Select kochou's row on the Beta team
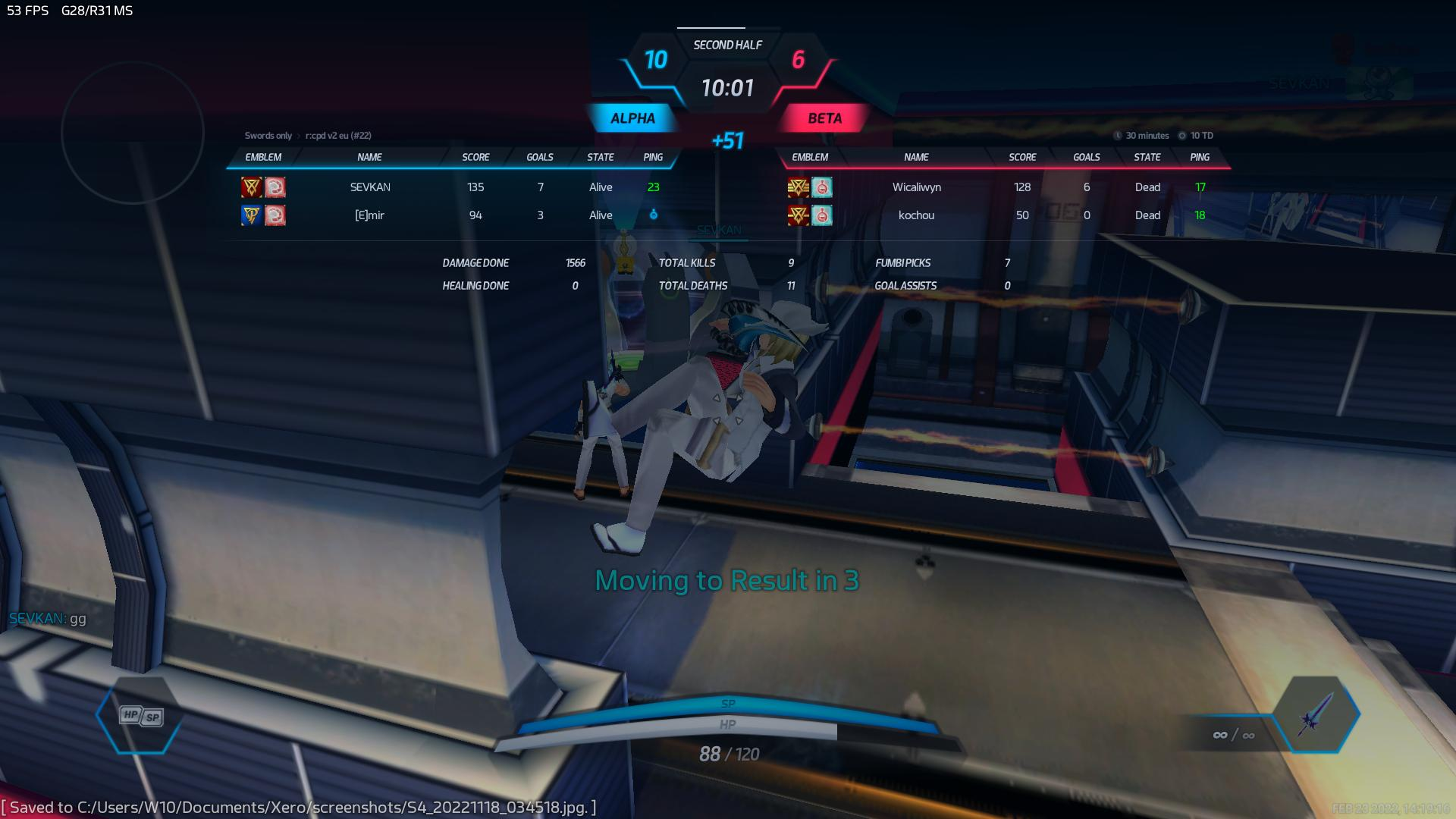The image size is (1456, 819). tap(916, 215)
